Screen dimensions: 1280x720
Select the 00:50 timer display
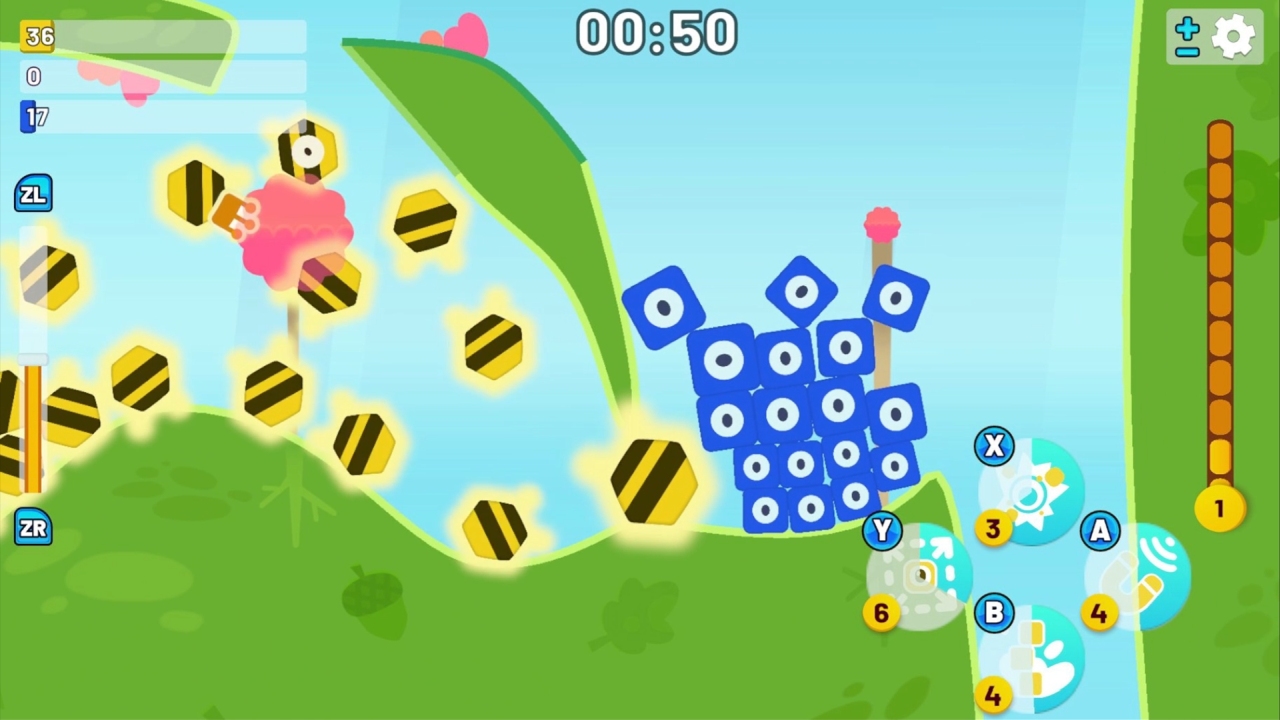656,33
